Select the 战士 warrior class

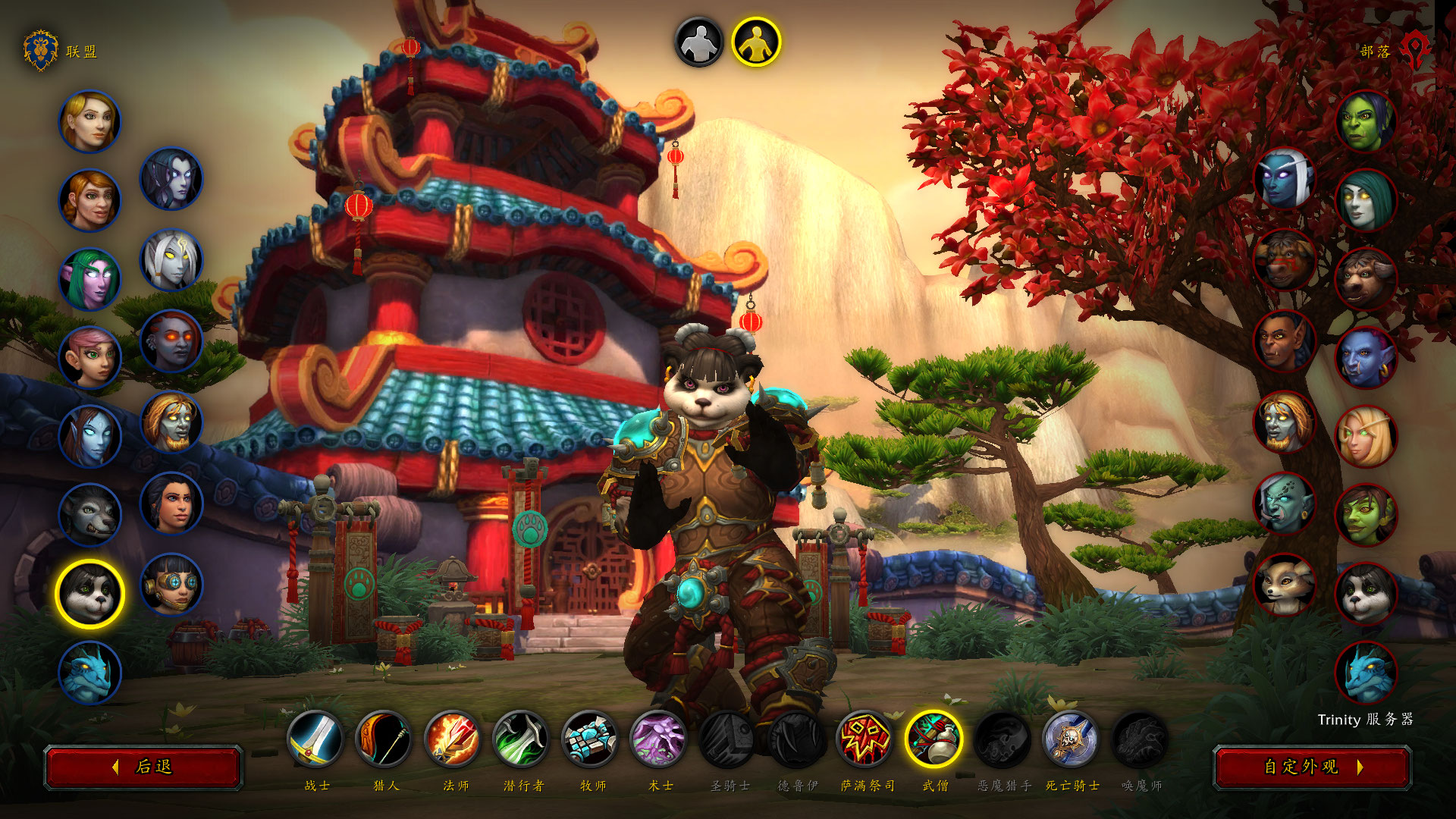click(315, 739)
